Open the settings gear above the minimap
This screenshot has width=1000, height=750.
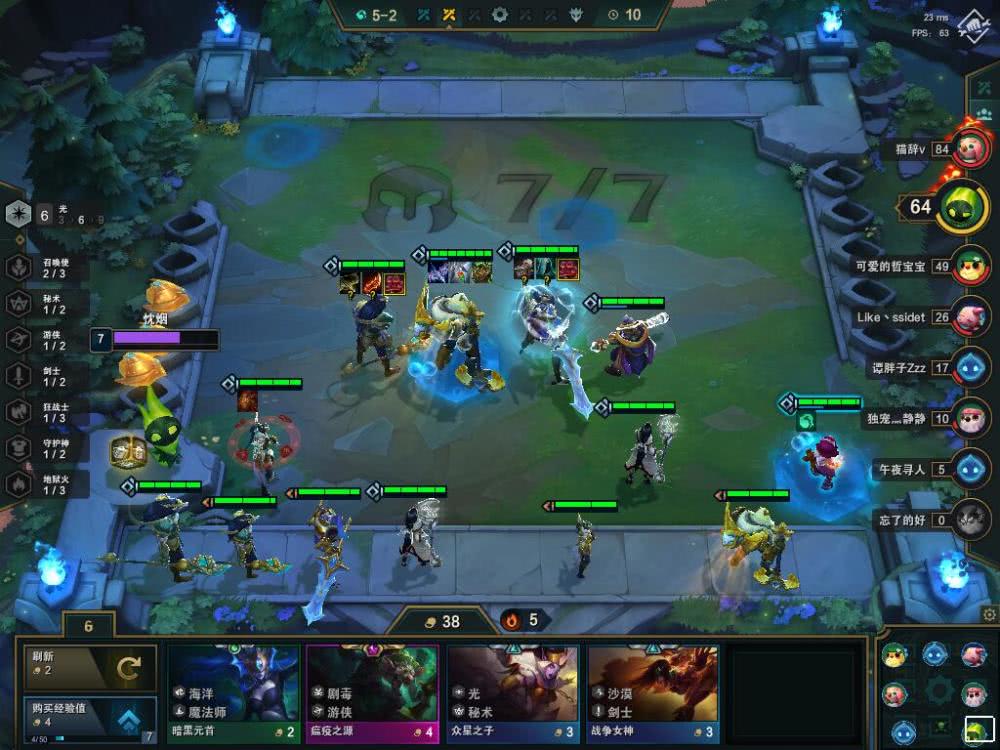989,614
